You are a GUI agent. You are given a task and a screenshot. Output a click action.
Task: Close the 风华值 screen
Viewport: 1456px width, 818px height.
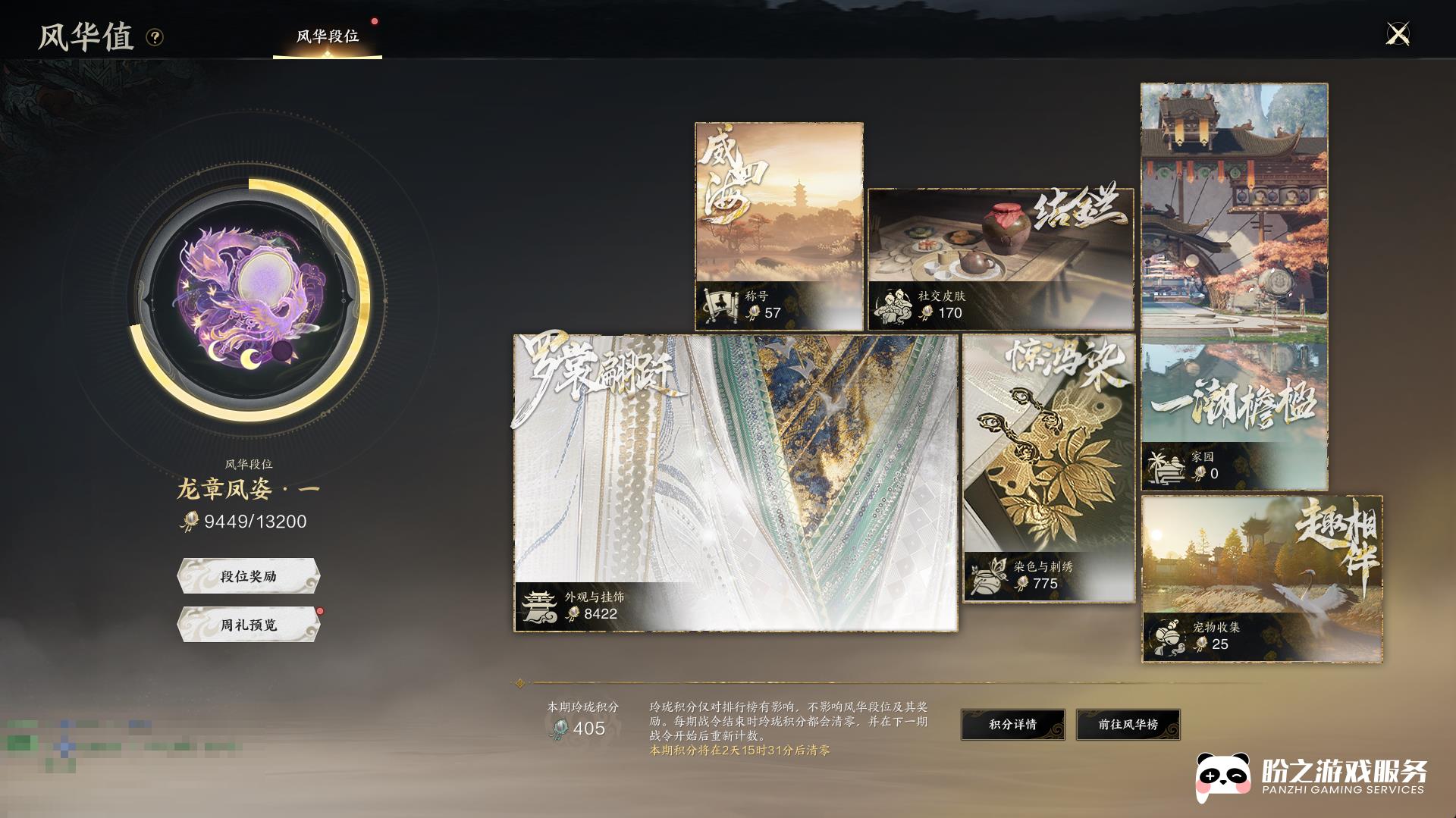tap(1397, 34)
